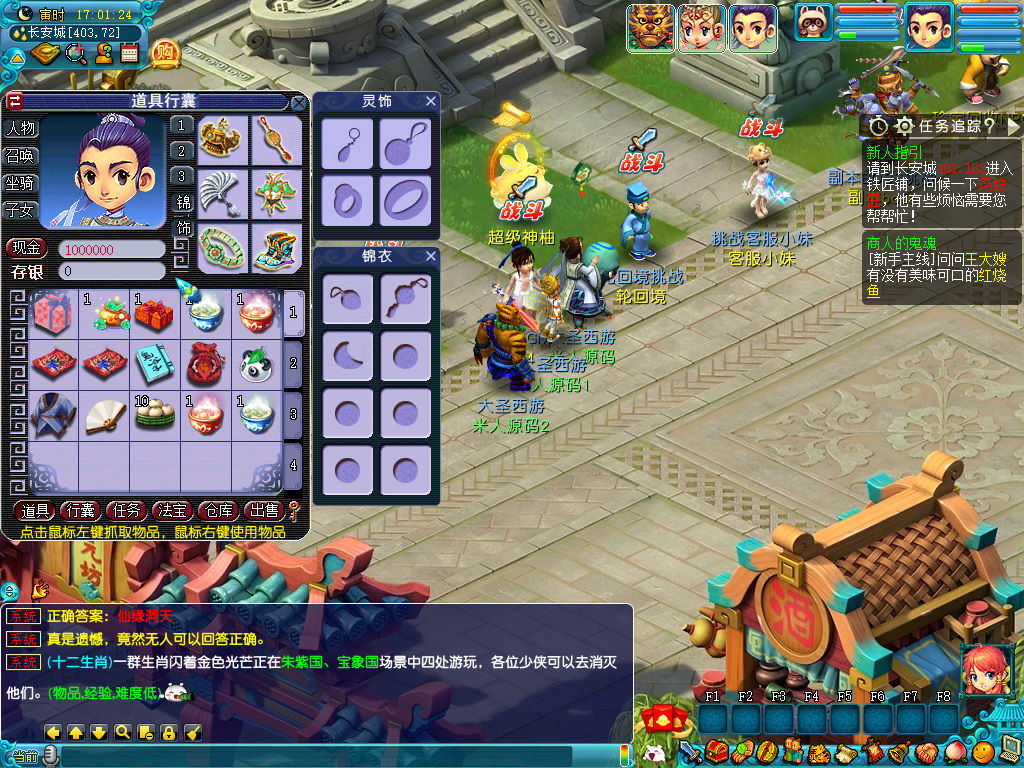1024x768 pixels.
Task: Open the 法宝 treasure tab
Action: (x=173, y=510)
